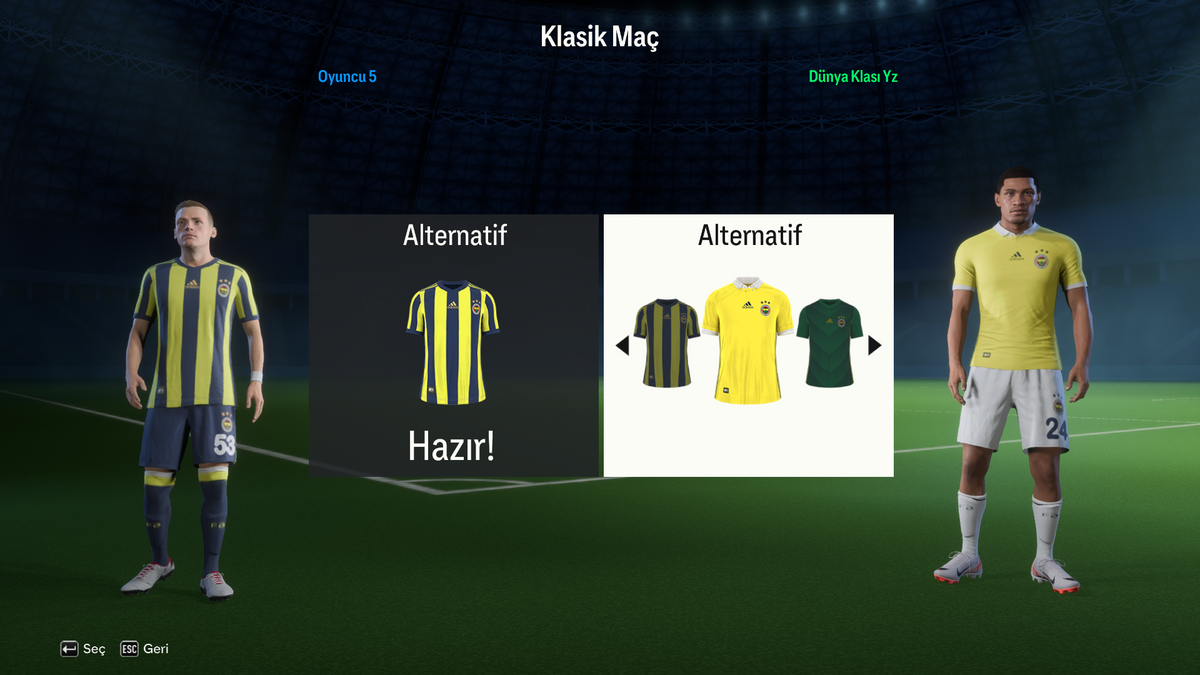Click the right arrow in the kit selector
Image resolution: width=1200 pixels, height=675 pixels.
point(875,345)
